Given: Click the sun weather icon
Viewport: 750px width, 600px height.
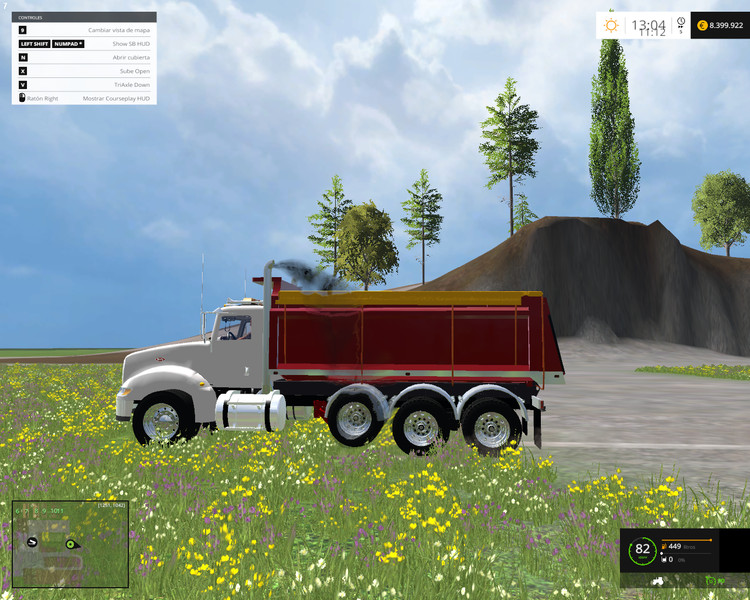Looking at the screenshot, I should (610, 24).
